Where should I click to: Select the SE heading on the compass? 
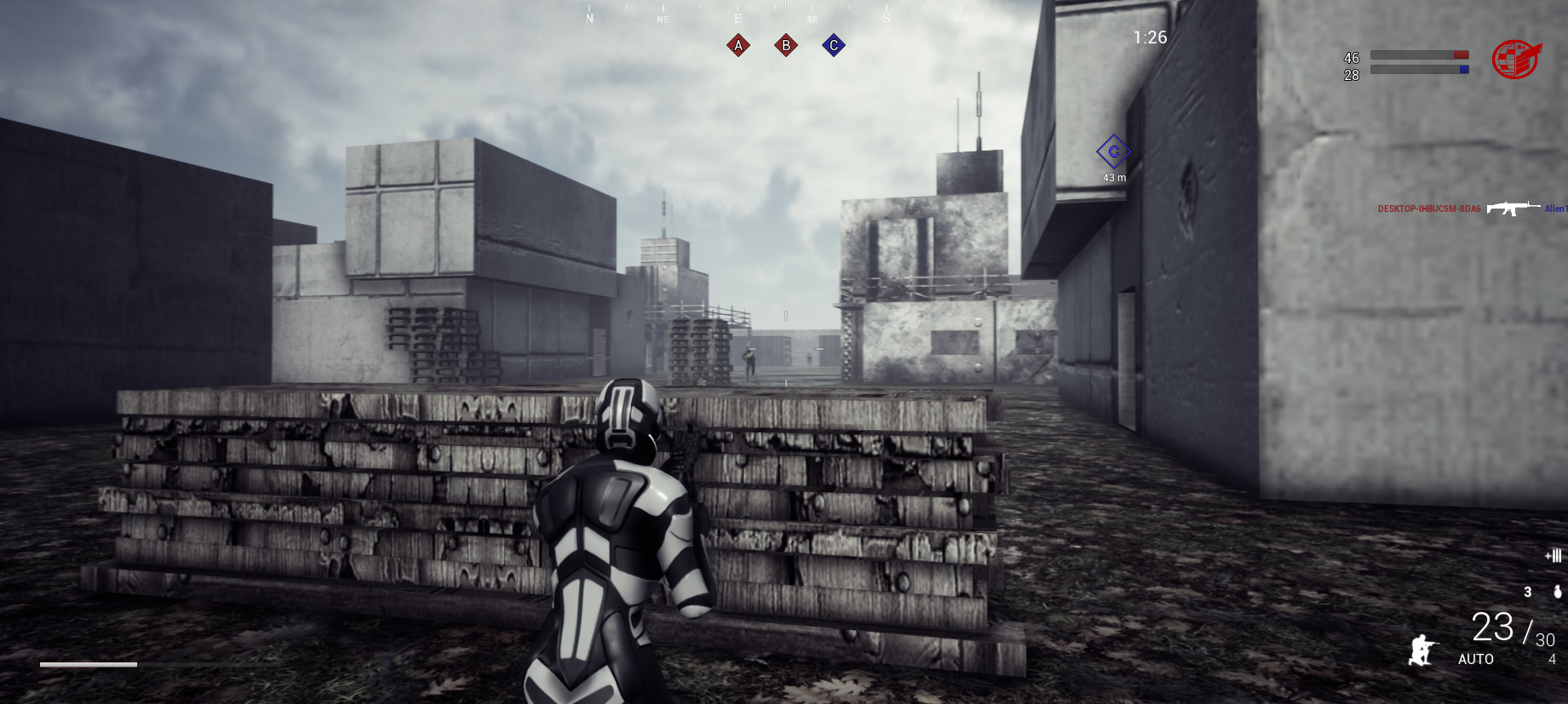(811, 17)
